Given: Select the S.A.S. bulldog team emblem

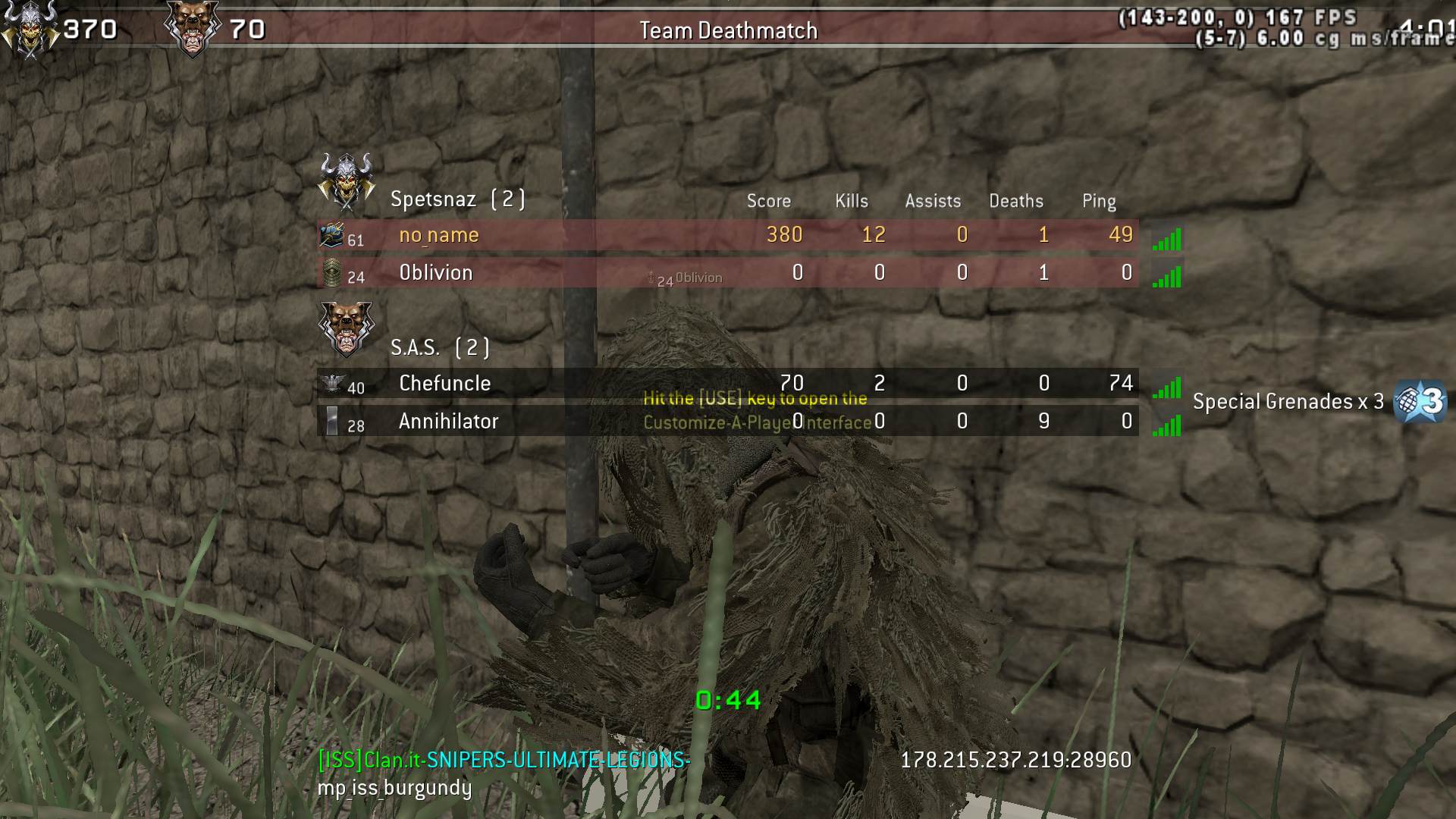Looking at the screenshot, I should 347,328.
